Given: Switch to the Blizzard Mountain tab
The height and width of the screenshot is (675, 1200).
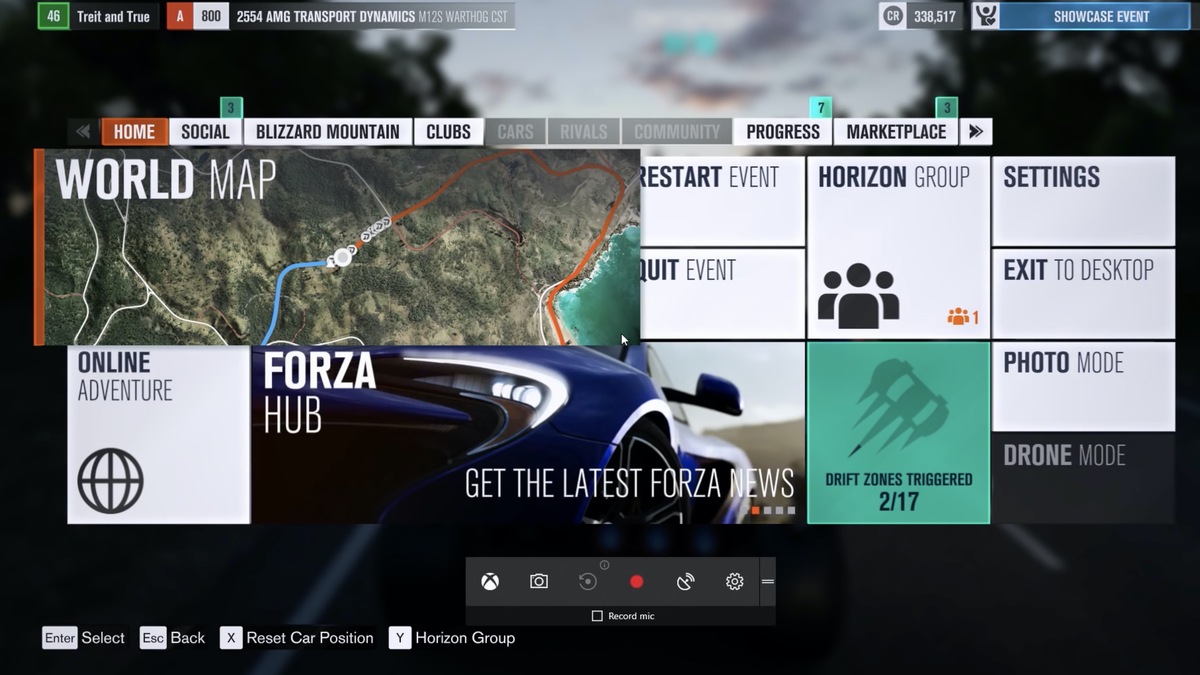Looking at the screenshot, I should (327, 132).
